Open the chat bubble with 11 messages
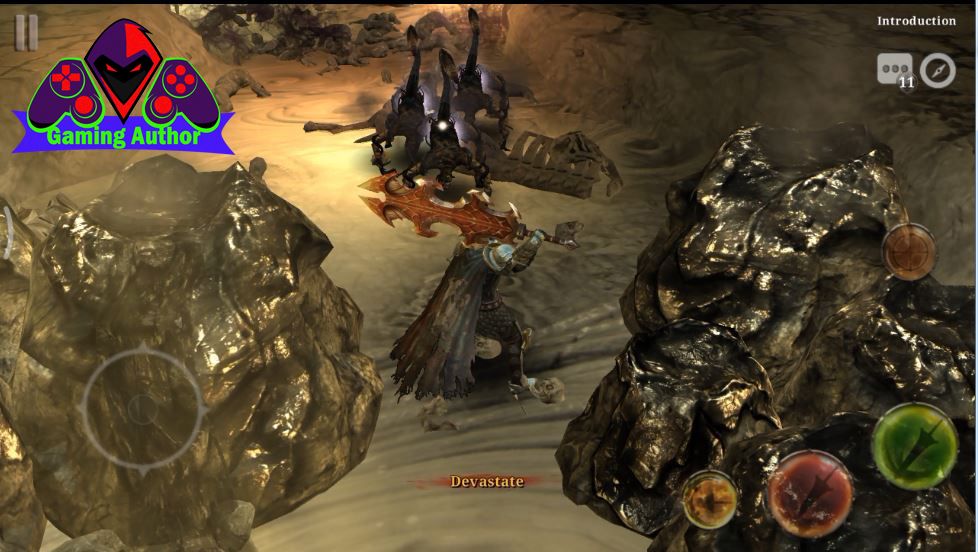Image resolution: width=978 pixels, height=552 pixels. (x=895, y=70)
